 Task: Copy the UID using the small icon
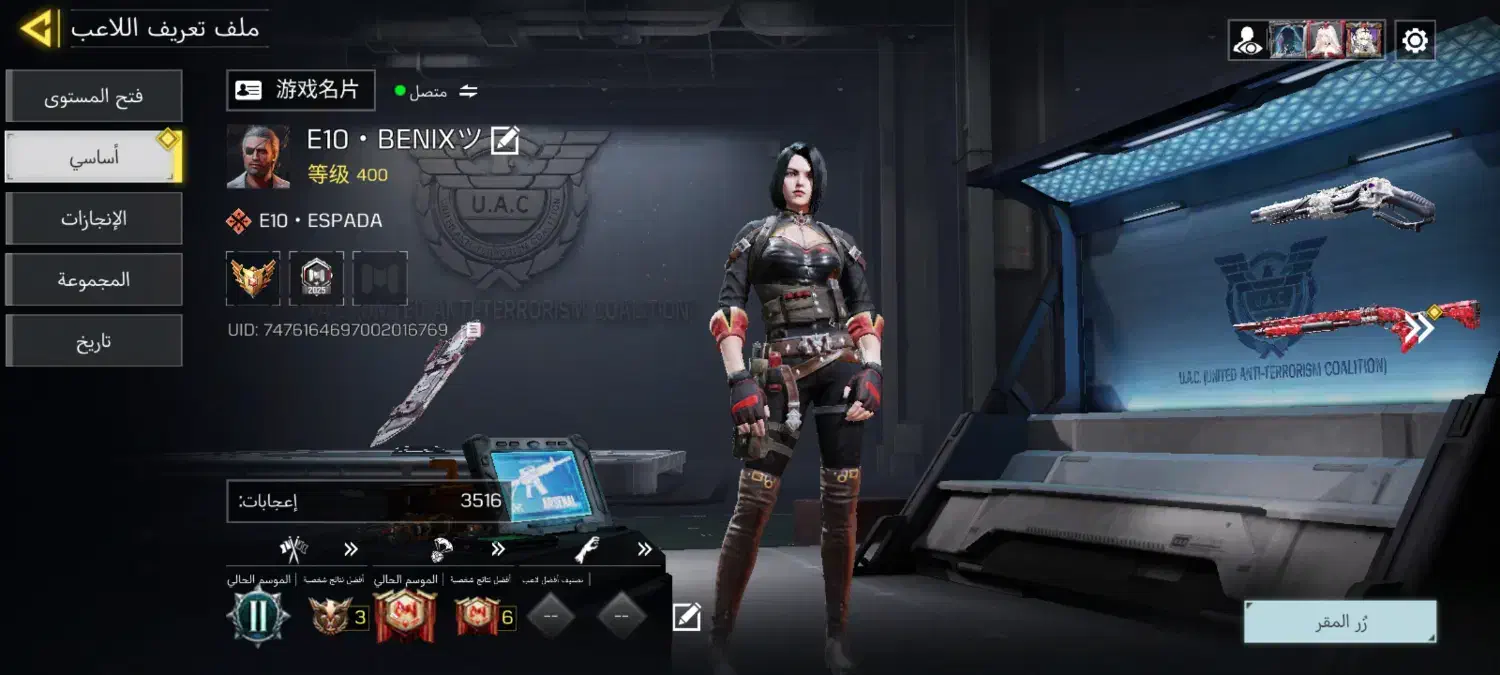pos(474,329)
